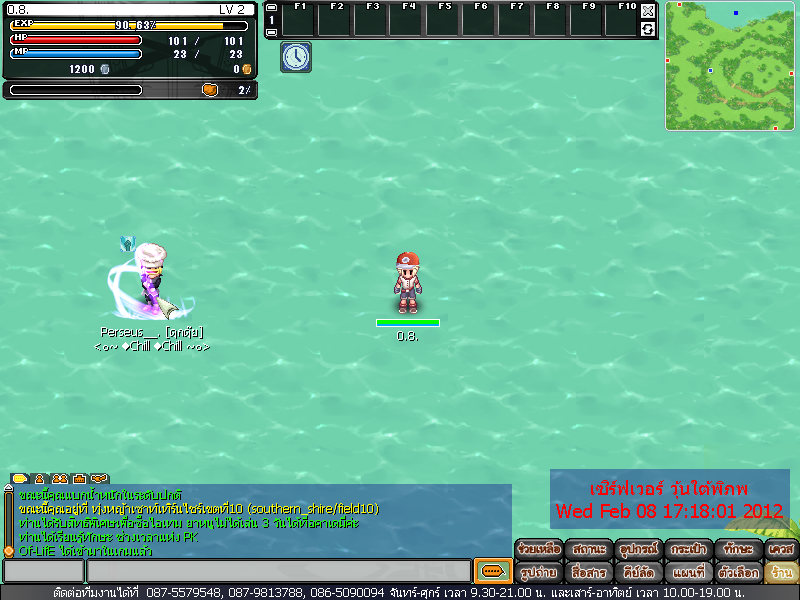The height and width of the screenshot is (600, 800).
Task: Open the ตัวเลือก (Options) menu
Action: click(x=738, y=573)
